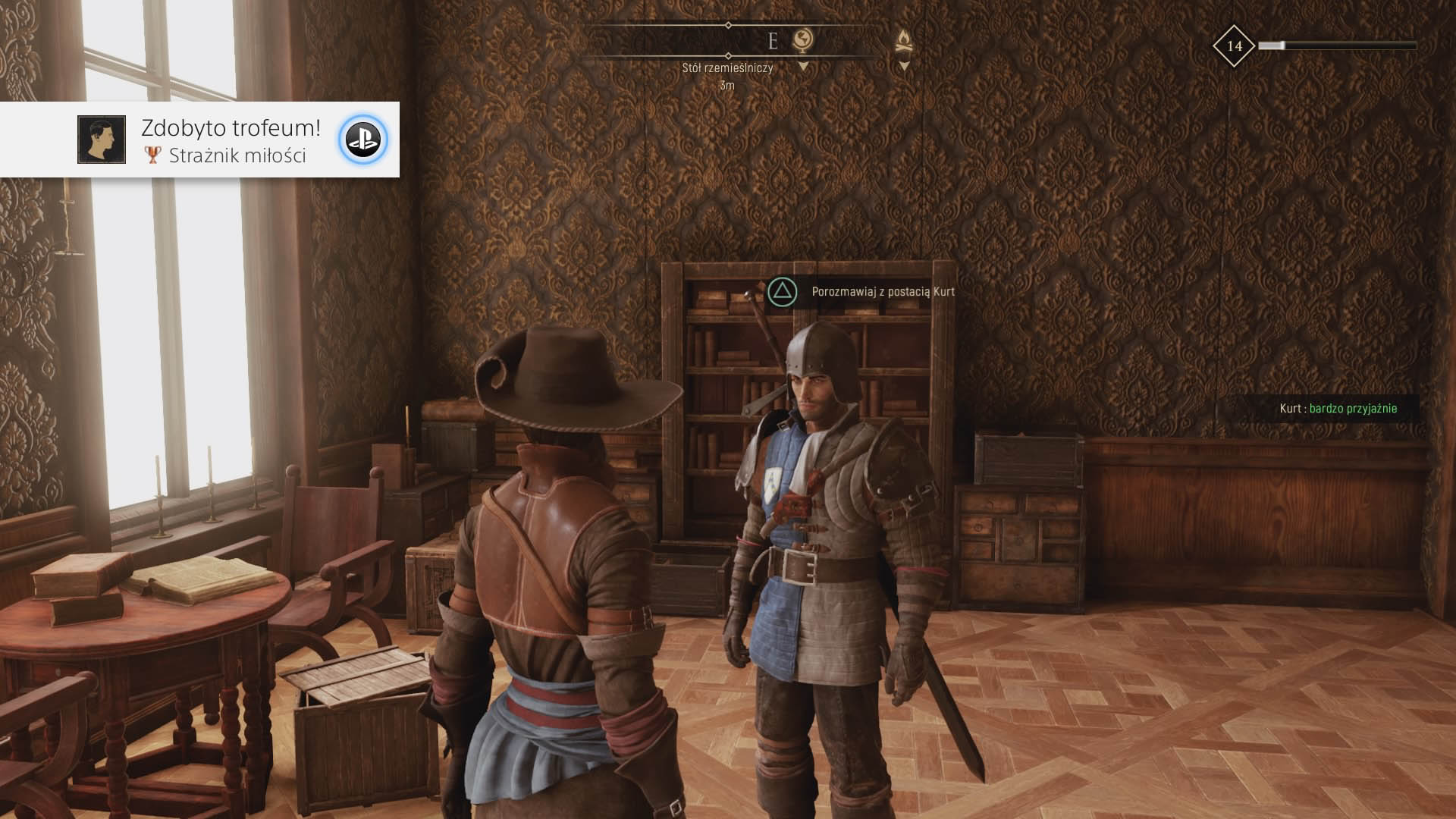The height and width of the screenshot is (819, 1456).
Task: Click the level 14 diamond badge
Action: coord(1234,46)
